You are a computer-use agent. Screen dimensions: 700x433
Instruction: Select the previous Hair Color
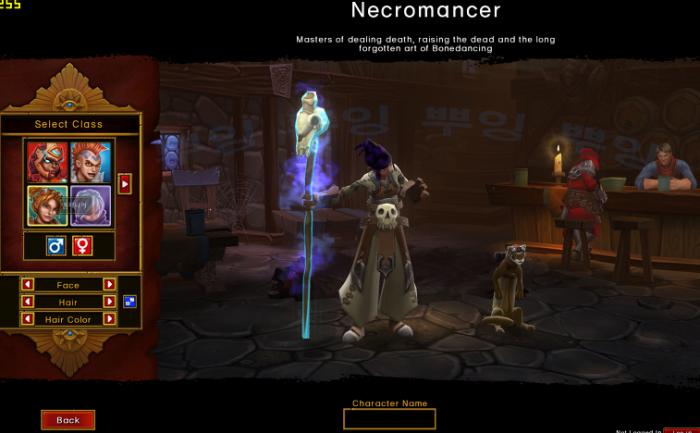pos(28,319)
